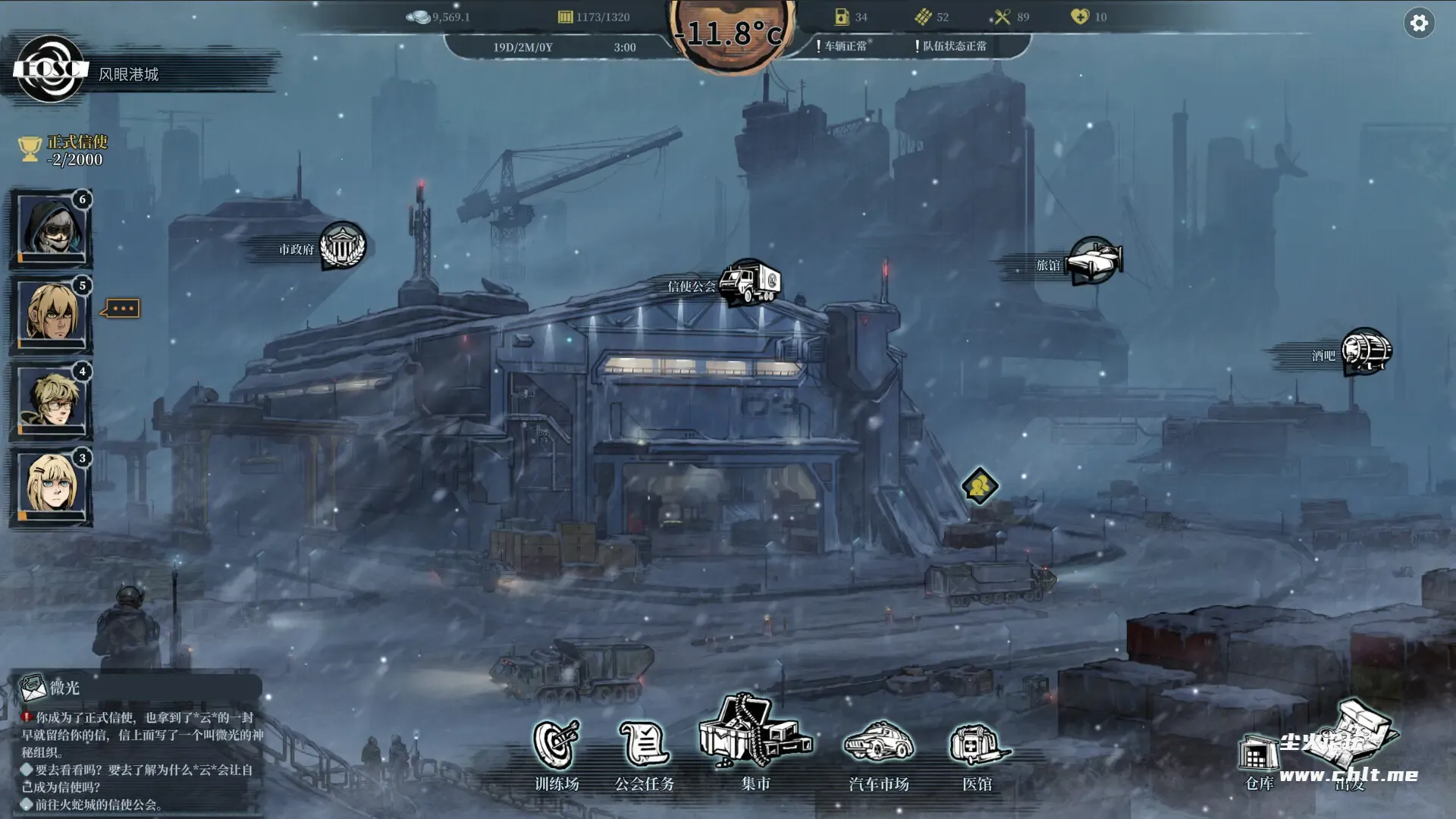1456x819 pixels.
Task: Select the hooded masked character portrait
Action: [x=51, y=227]
